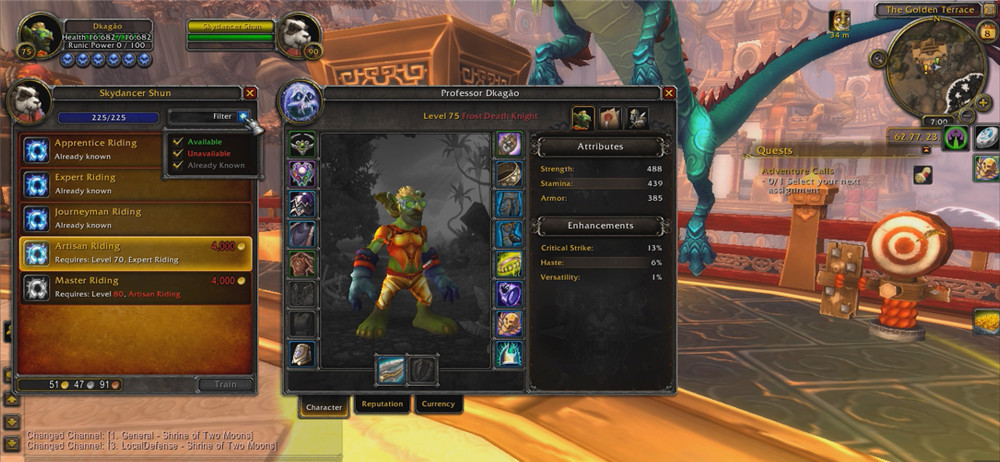Select the Expert Riding skill row
Image resolution: width=1000 pixels, height=462 pixels.
pos(136,183)
